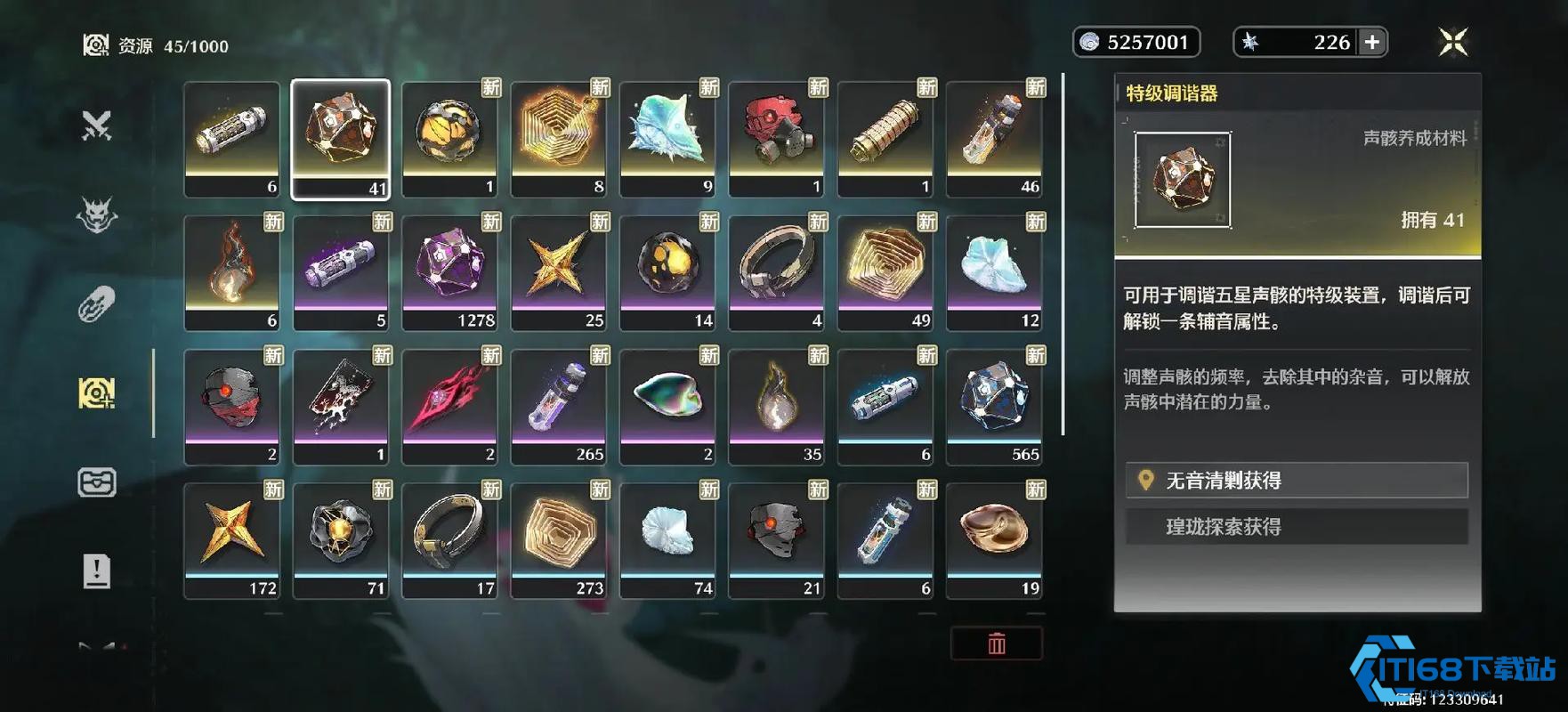This screenshot has height=712, width=1568.
Task: Select the premium tuner slot with 41 count
Action: pos(341,139)
